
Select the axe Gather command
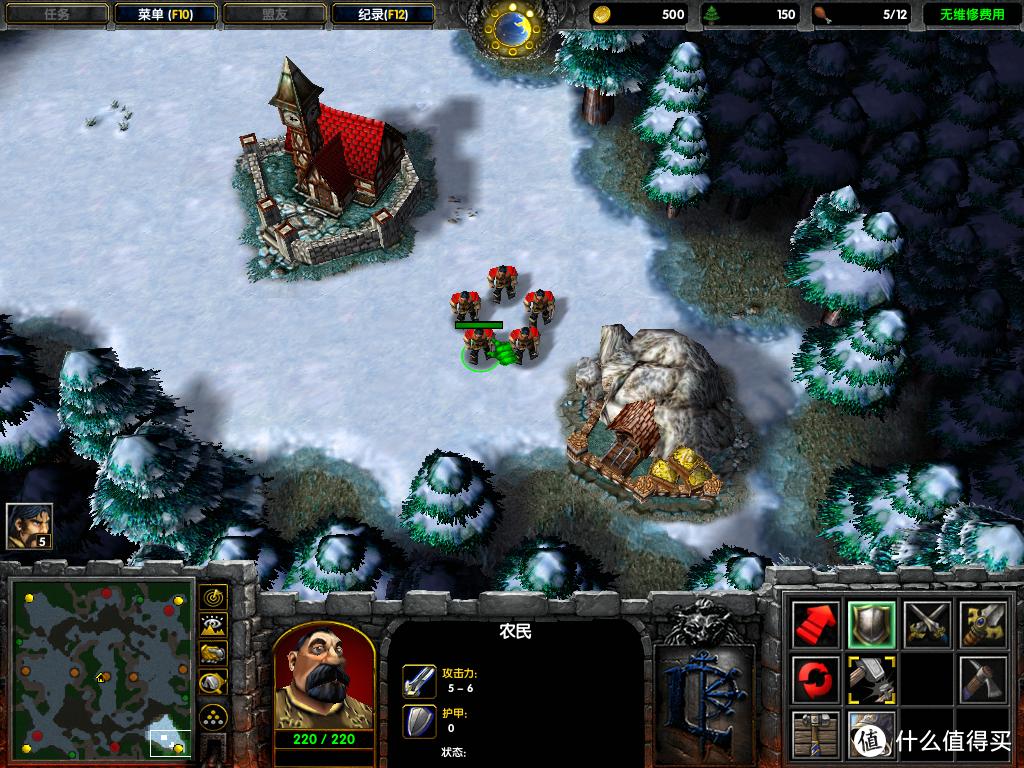click(x=982, y=680)
